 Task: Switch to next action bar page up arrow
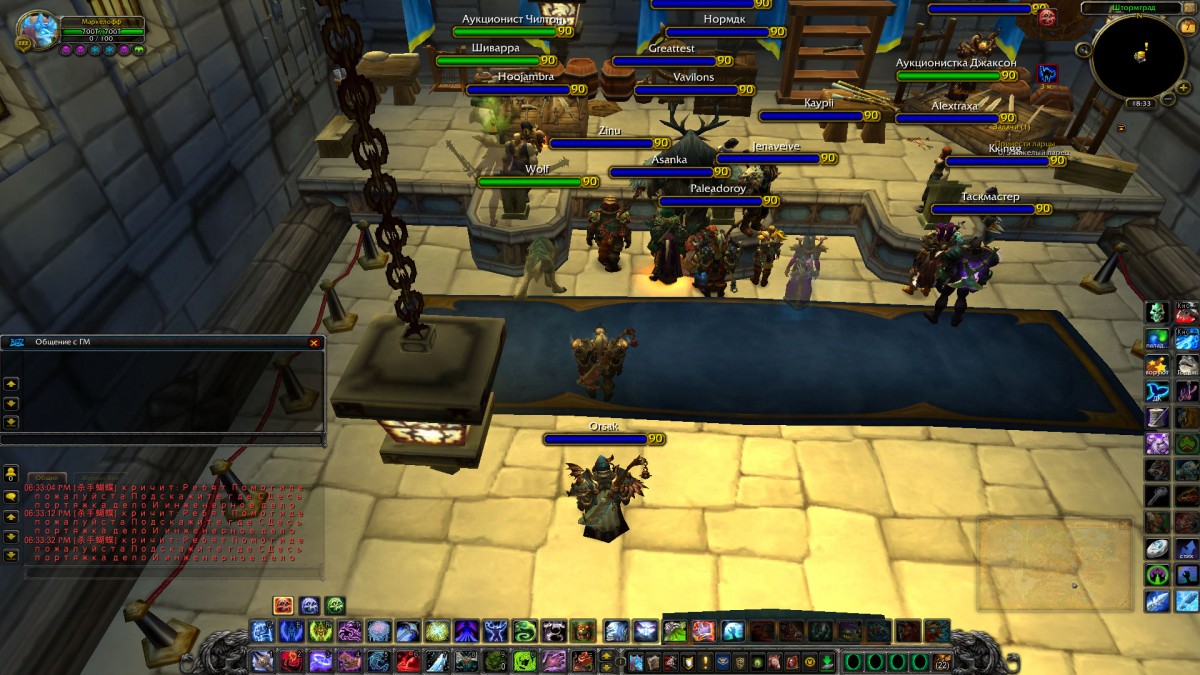click(x=607, y=655)
